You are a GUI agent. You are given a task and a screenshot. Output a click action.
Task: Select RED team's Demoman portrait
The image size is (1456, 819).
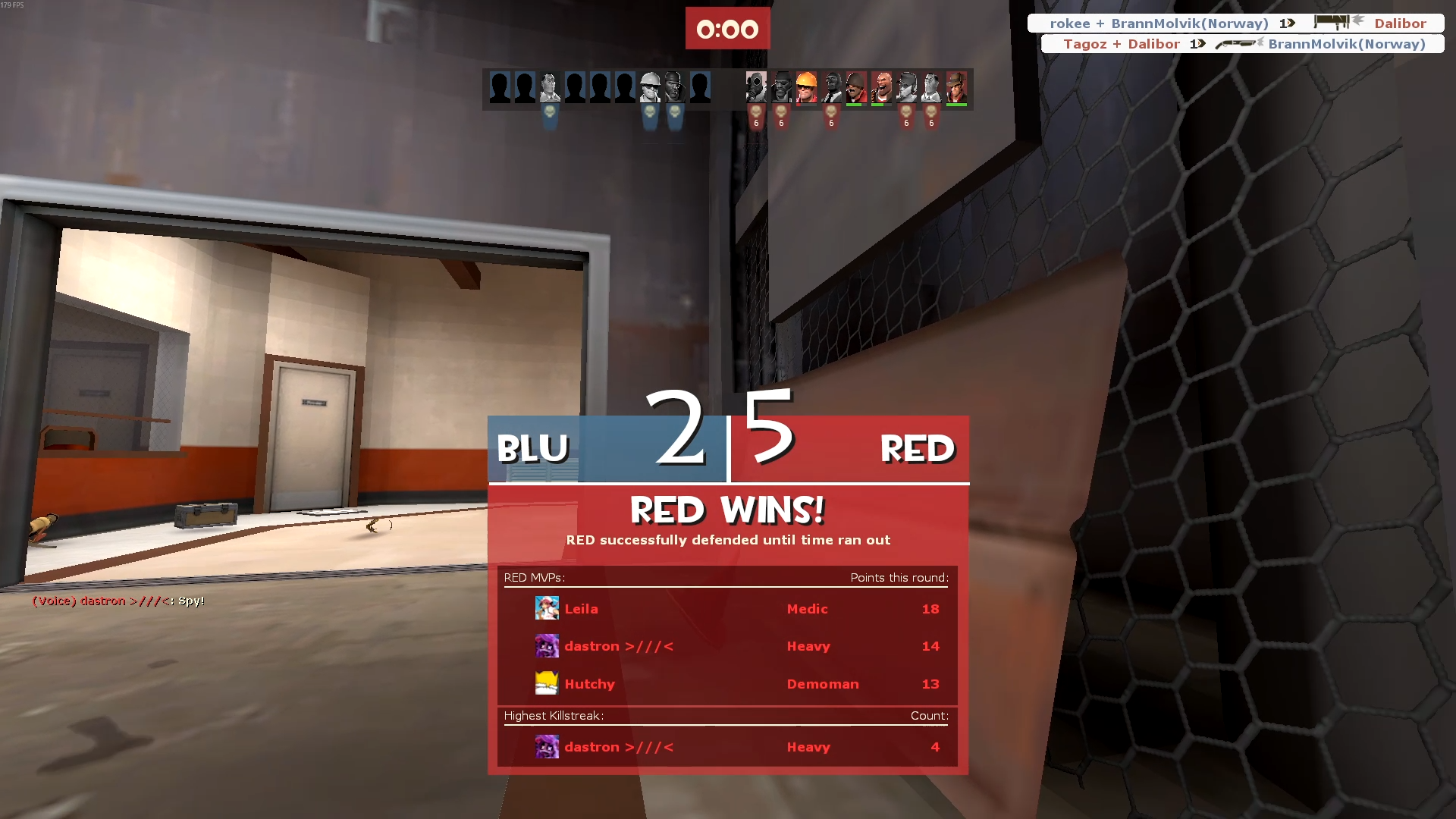(781, 87)
